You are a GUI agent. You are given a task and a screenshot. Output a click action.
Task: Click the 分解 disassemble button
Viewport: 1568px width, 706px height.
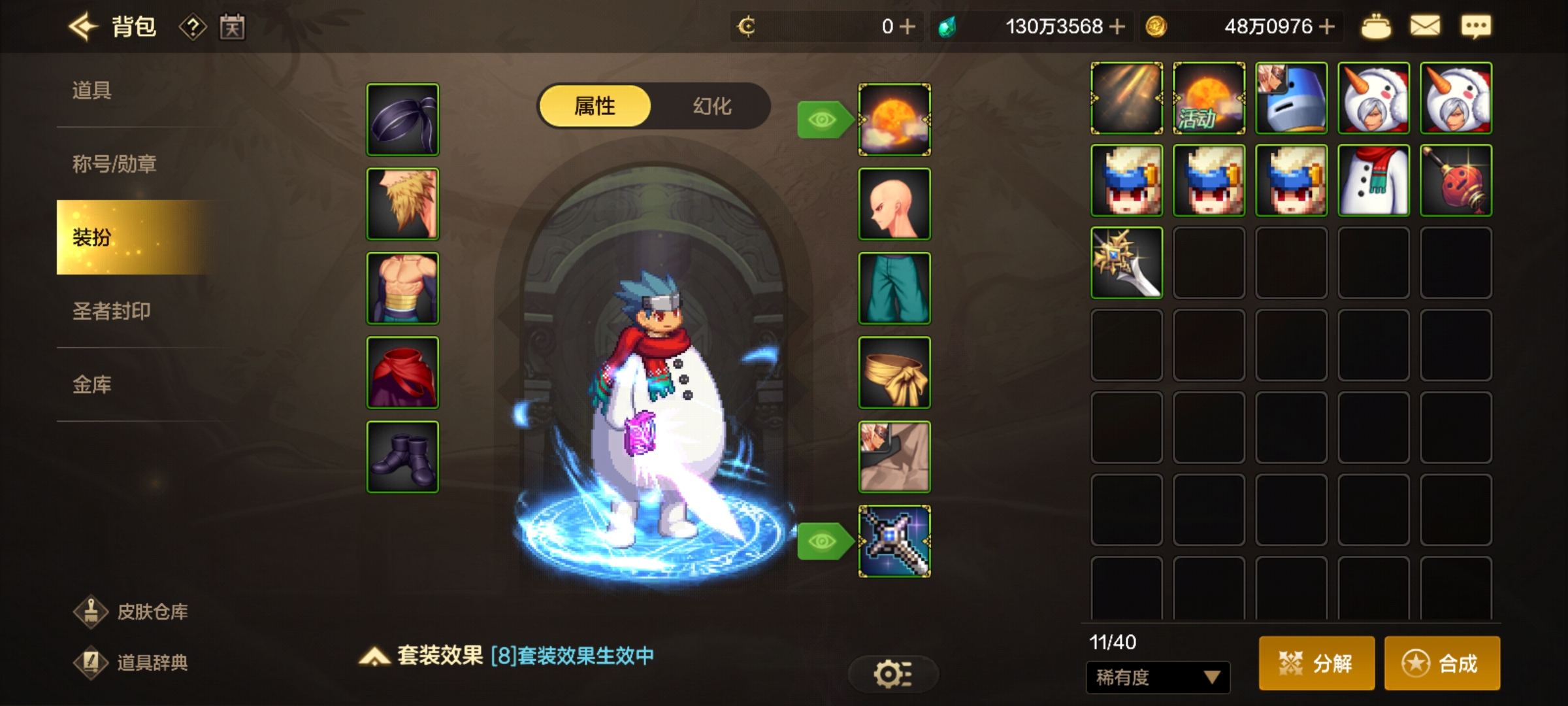click(x=1316, y=663)
